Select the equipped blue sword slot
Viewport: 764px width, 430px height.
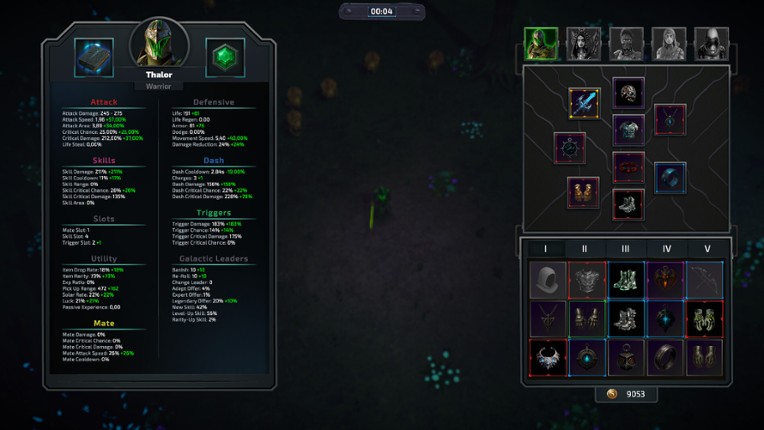(585, 102)
